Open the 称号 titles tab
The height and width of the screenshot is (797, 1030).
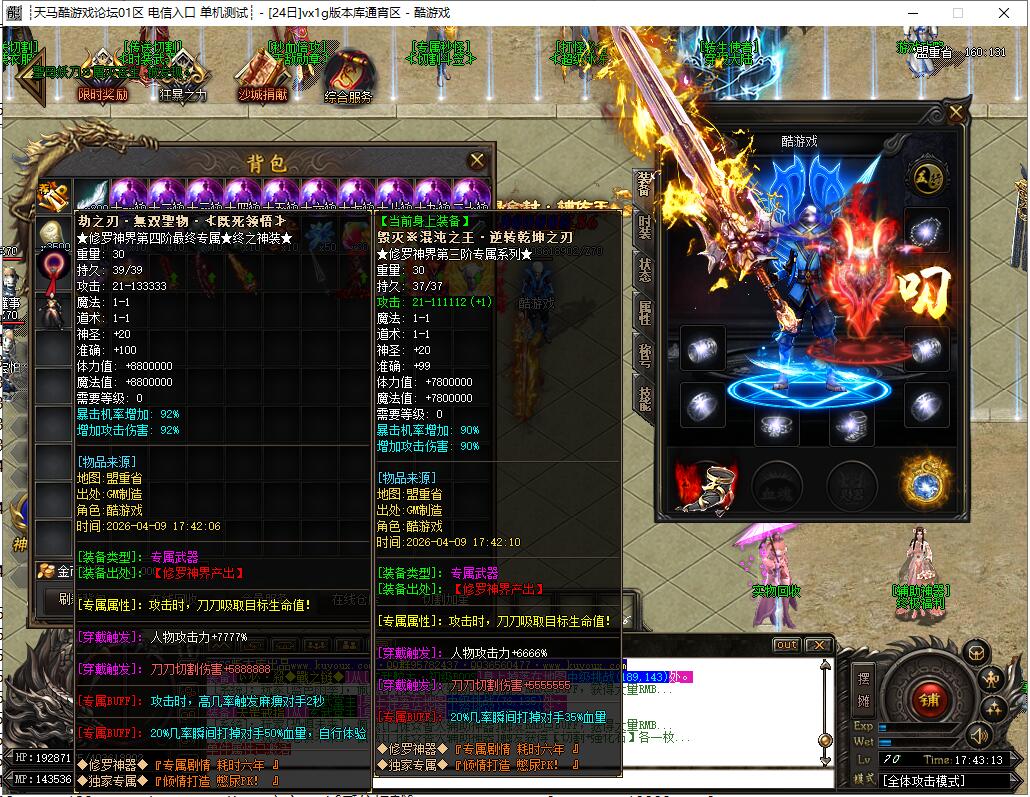point(645,354)
